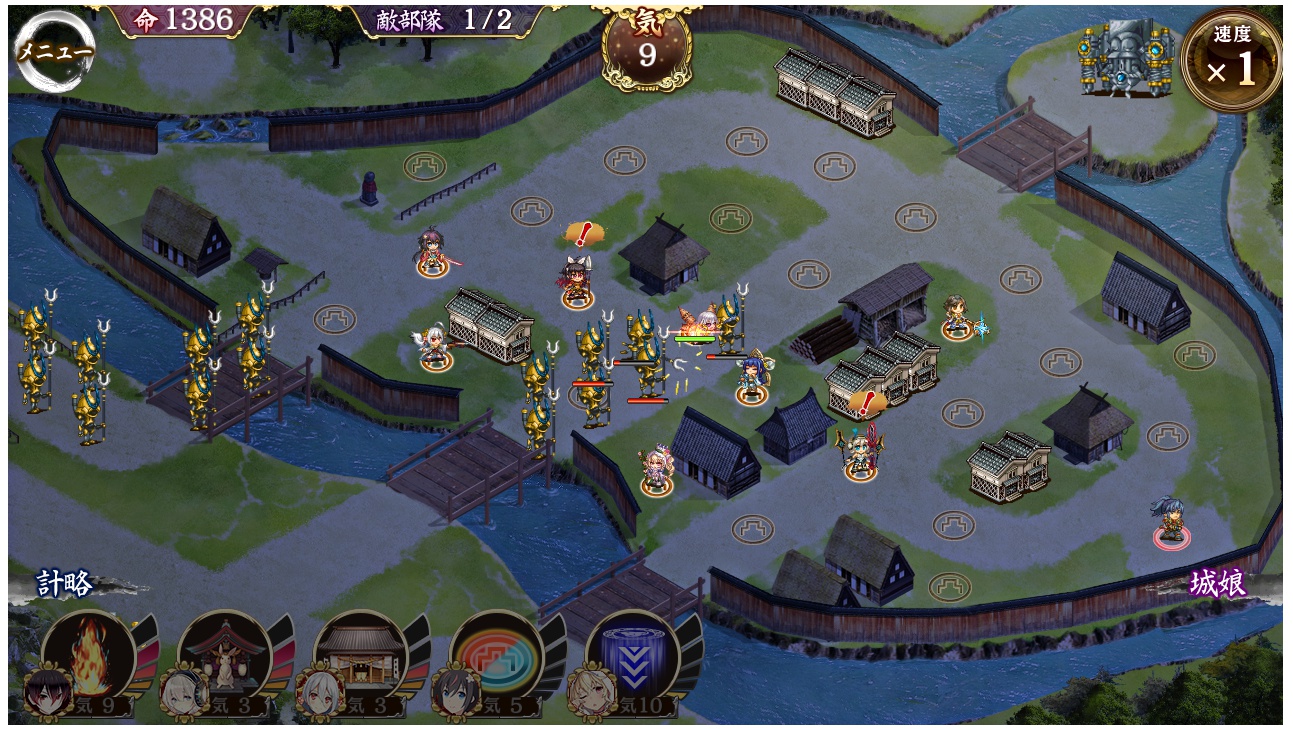Tap the exclamation alert above the hair-bow girl
Viewport: 1293px width, 729px height.
click(581, 234)
